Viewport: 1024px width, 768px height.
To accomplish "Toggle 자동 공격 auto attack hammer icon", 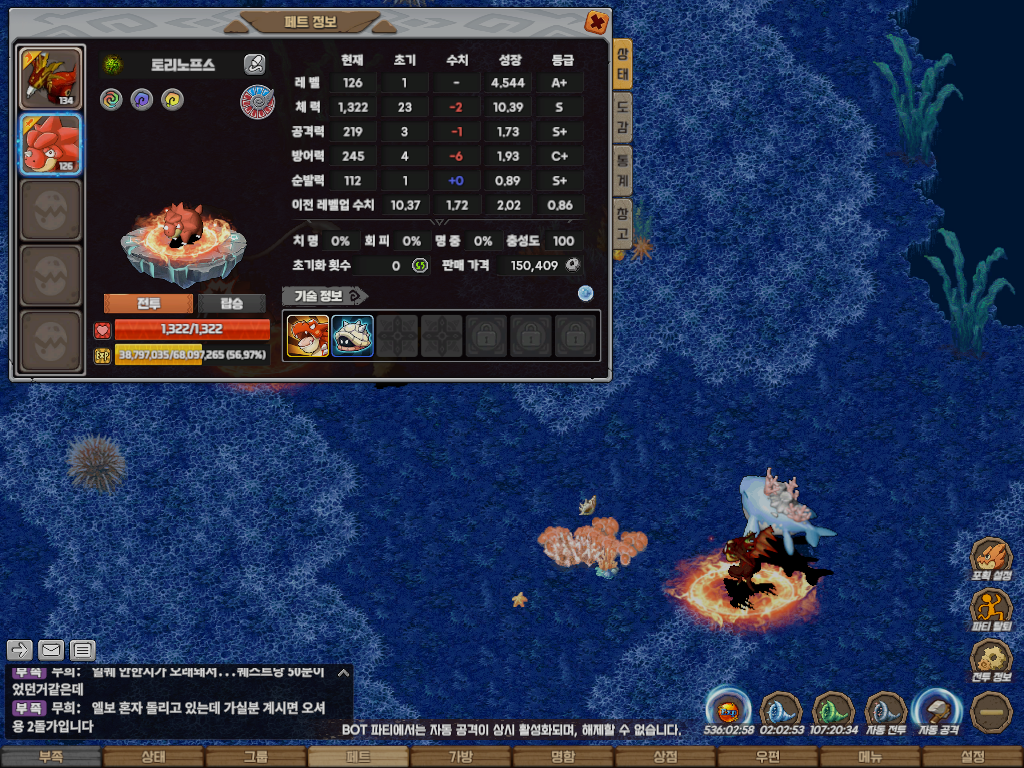I will click(x=936, y=711).
